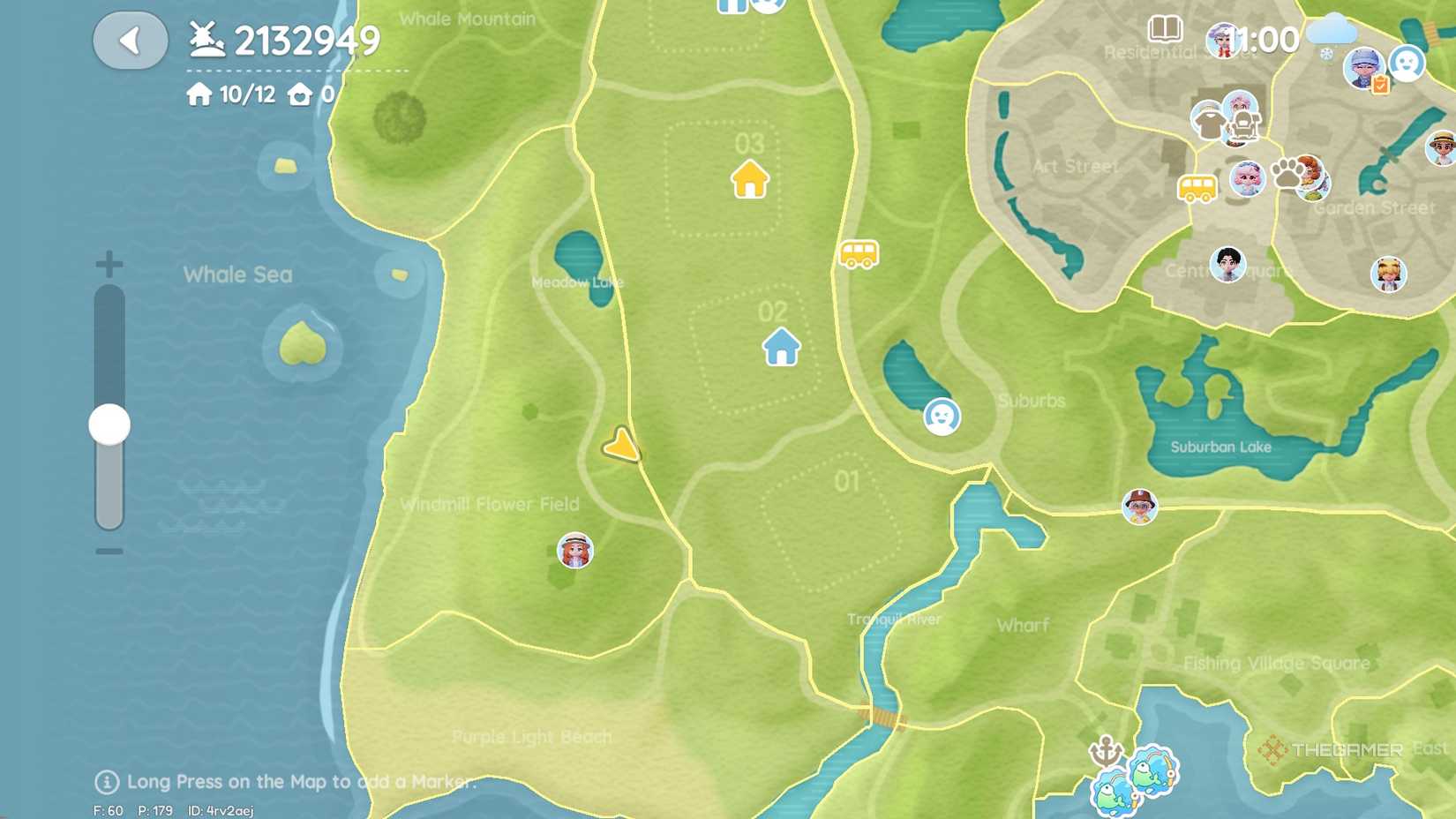This screenshot has width=1456, height=819.
Task: Open the map journal book icon
Action: [1165, 29]
